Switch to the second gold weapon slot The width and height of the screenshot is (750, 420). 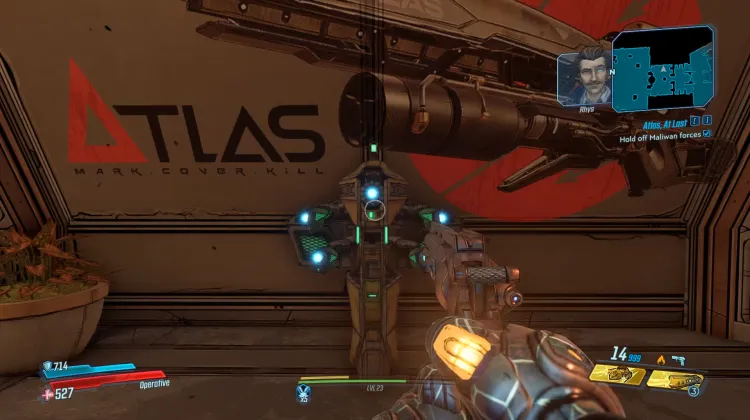point(673,379)
